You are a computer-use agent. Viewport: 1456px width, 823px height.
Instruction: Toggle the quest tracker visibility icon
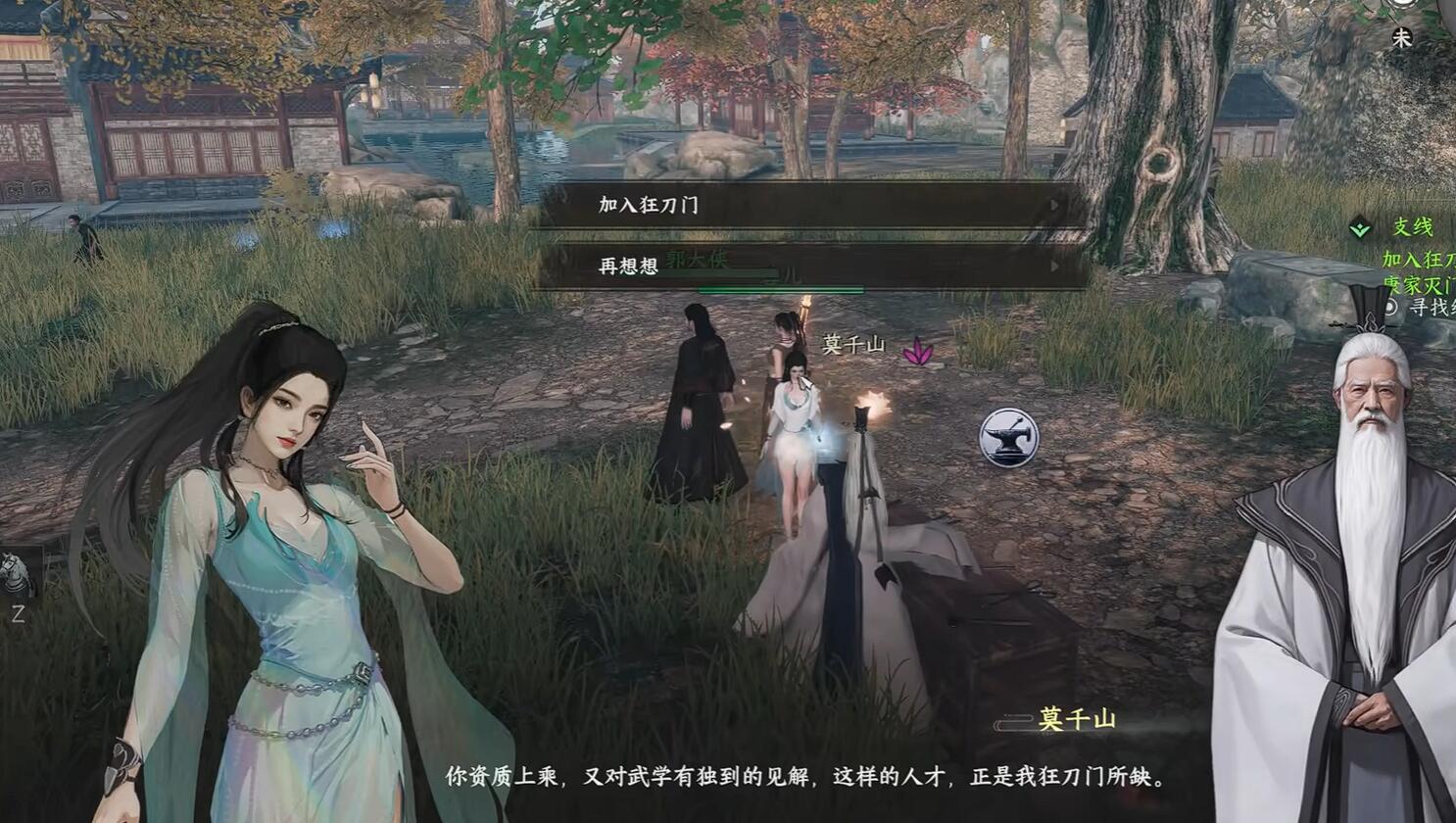pyautogui.click(x=1360, y=227)
